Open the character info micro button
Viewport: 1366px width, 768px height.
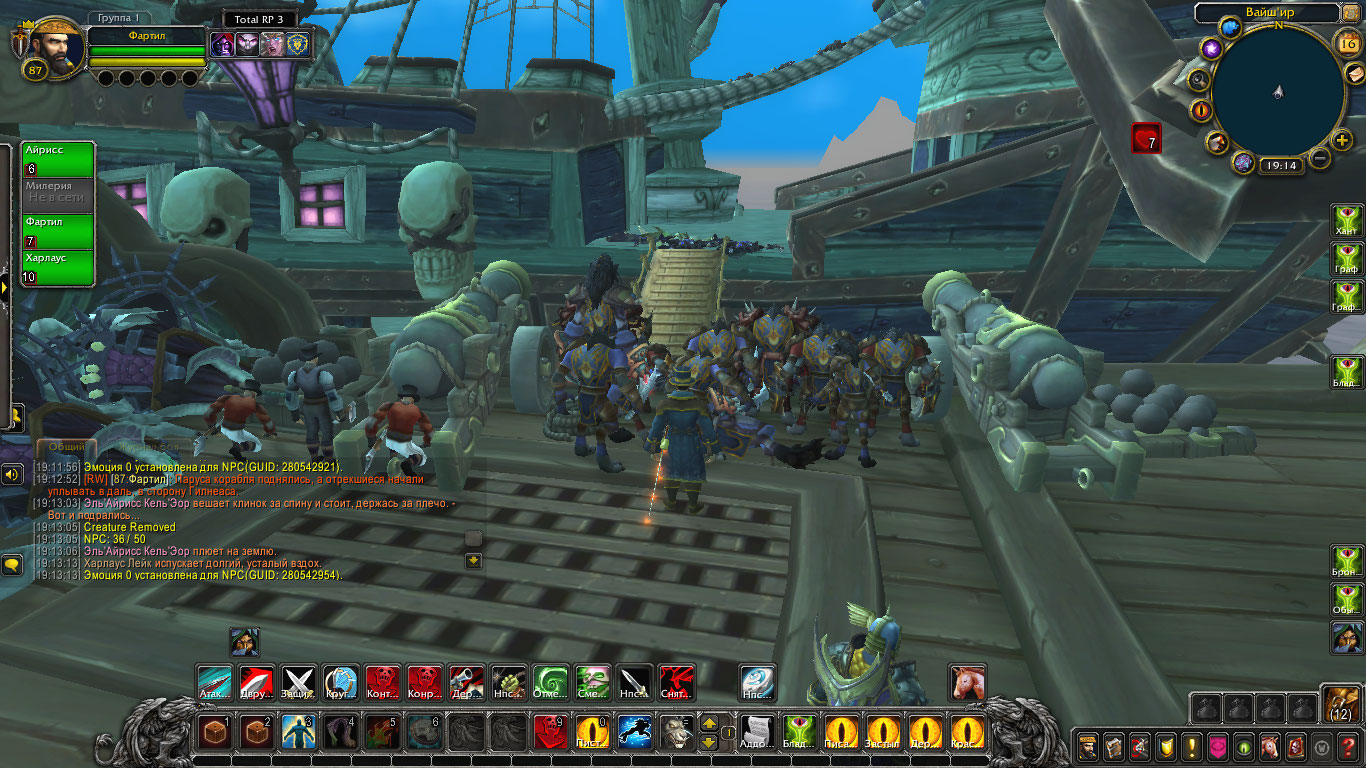(1086, 746)
